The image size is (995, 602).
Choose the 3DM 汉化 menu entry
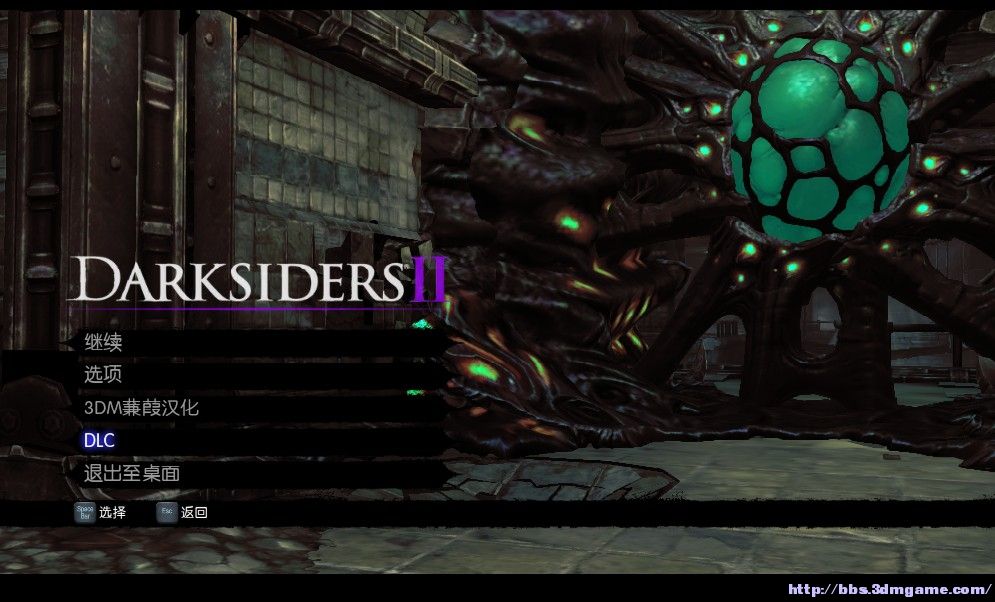coord(141,408)
